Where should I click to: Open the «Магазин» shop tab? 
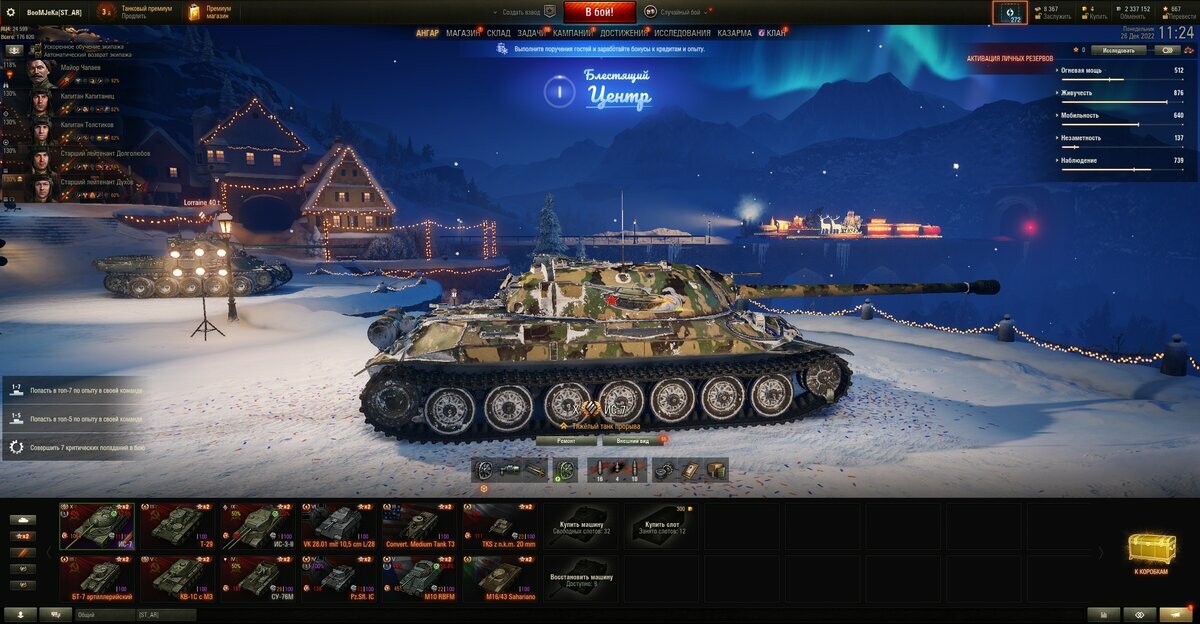click(x=462, y=33)
